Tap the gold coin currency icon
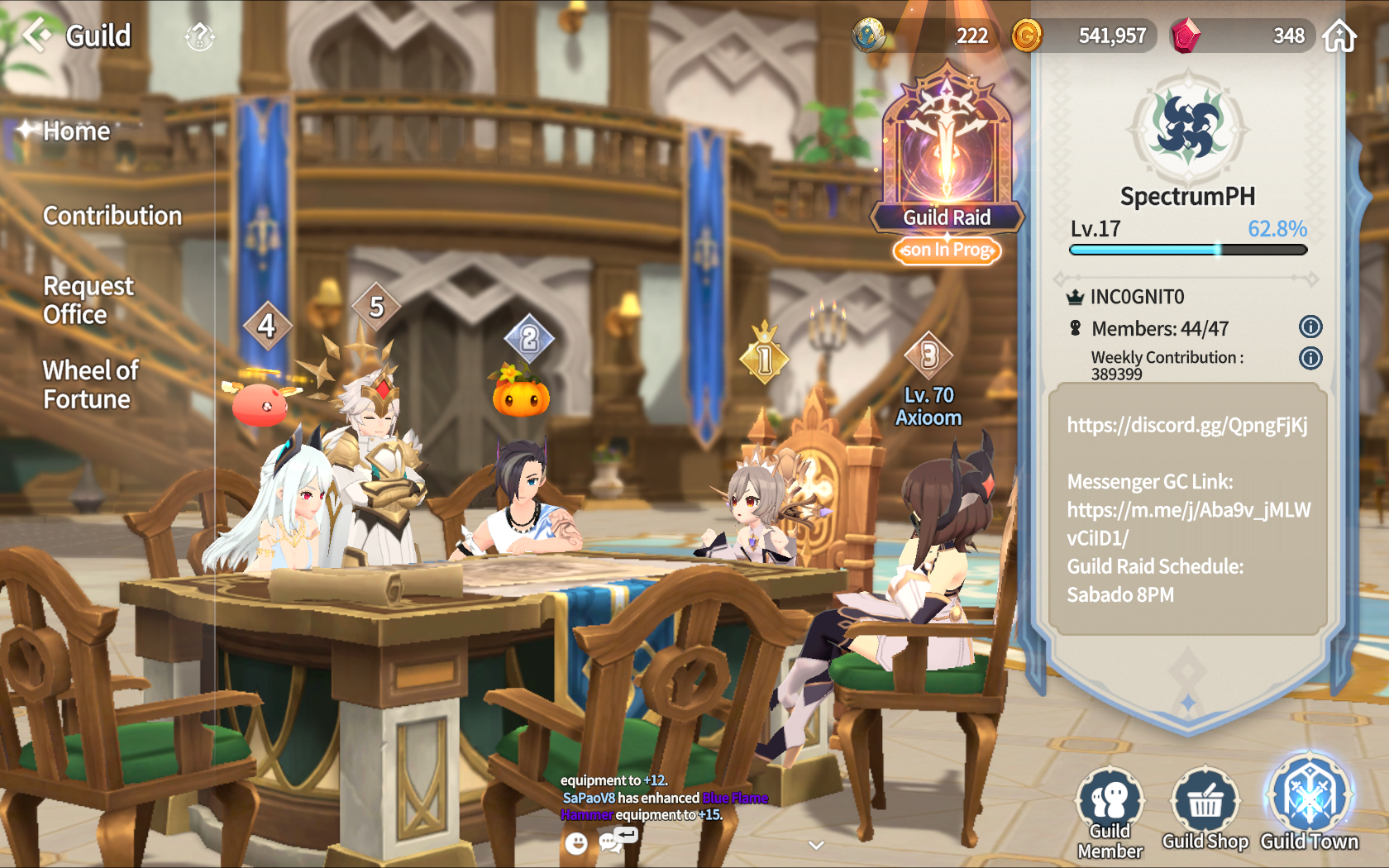The image size is (1389, 868). pos(1027,36)
